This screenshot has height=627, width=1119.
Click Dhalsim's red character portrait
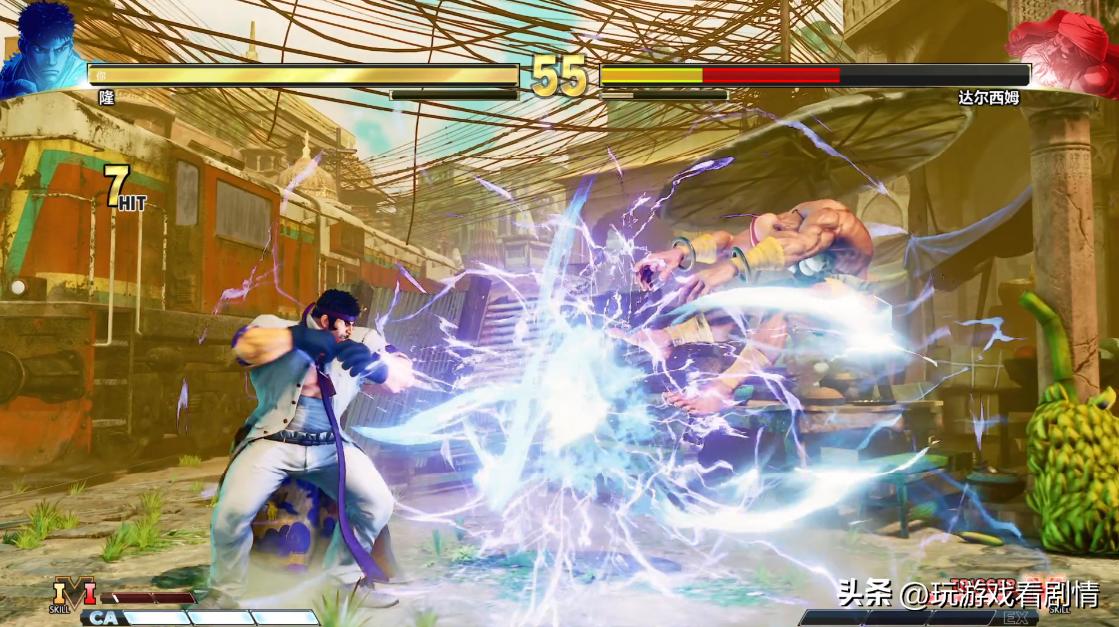pos(1062,50)
